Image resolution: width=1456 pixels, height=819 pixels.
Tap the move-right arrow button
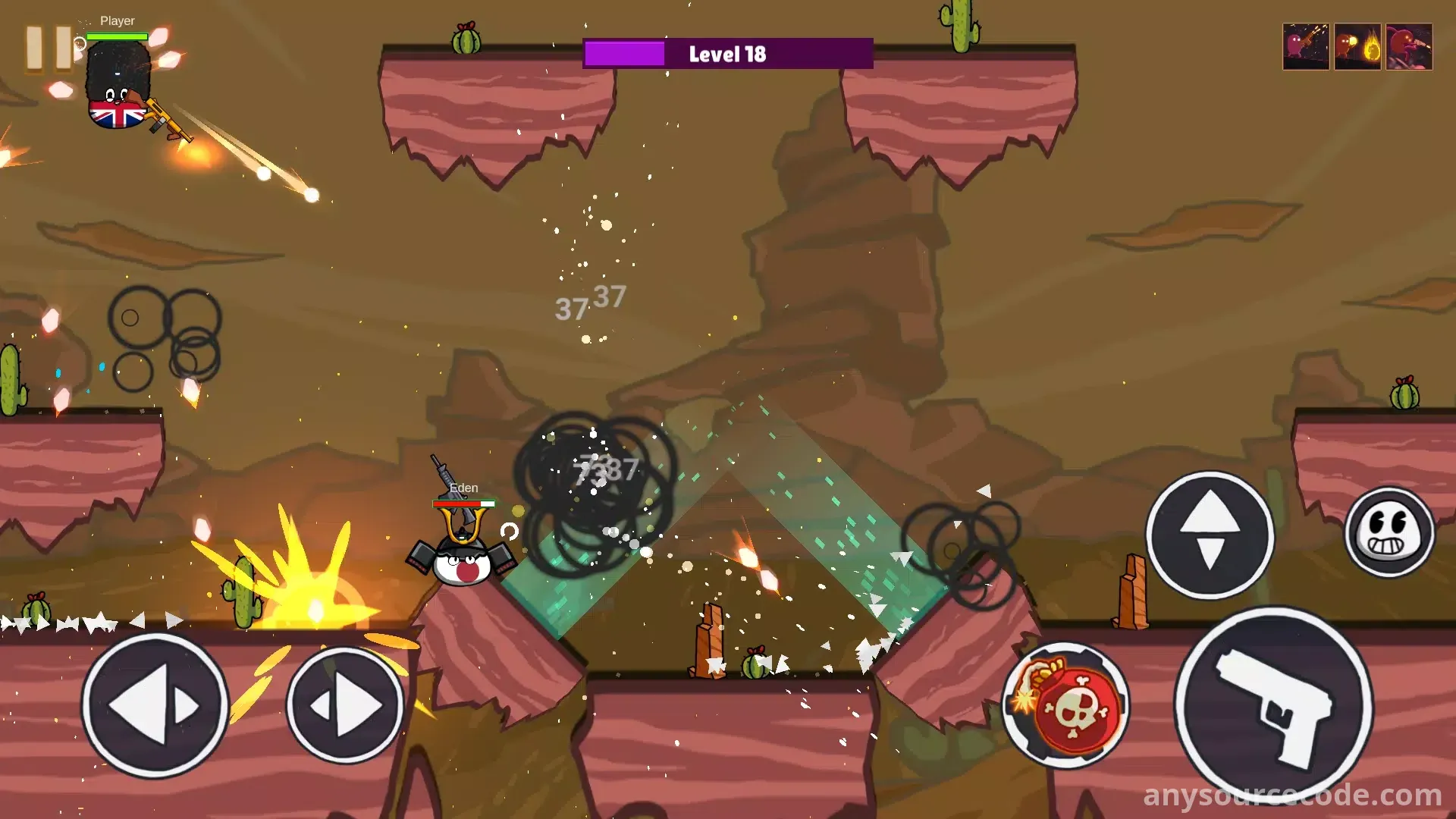345,706
